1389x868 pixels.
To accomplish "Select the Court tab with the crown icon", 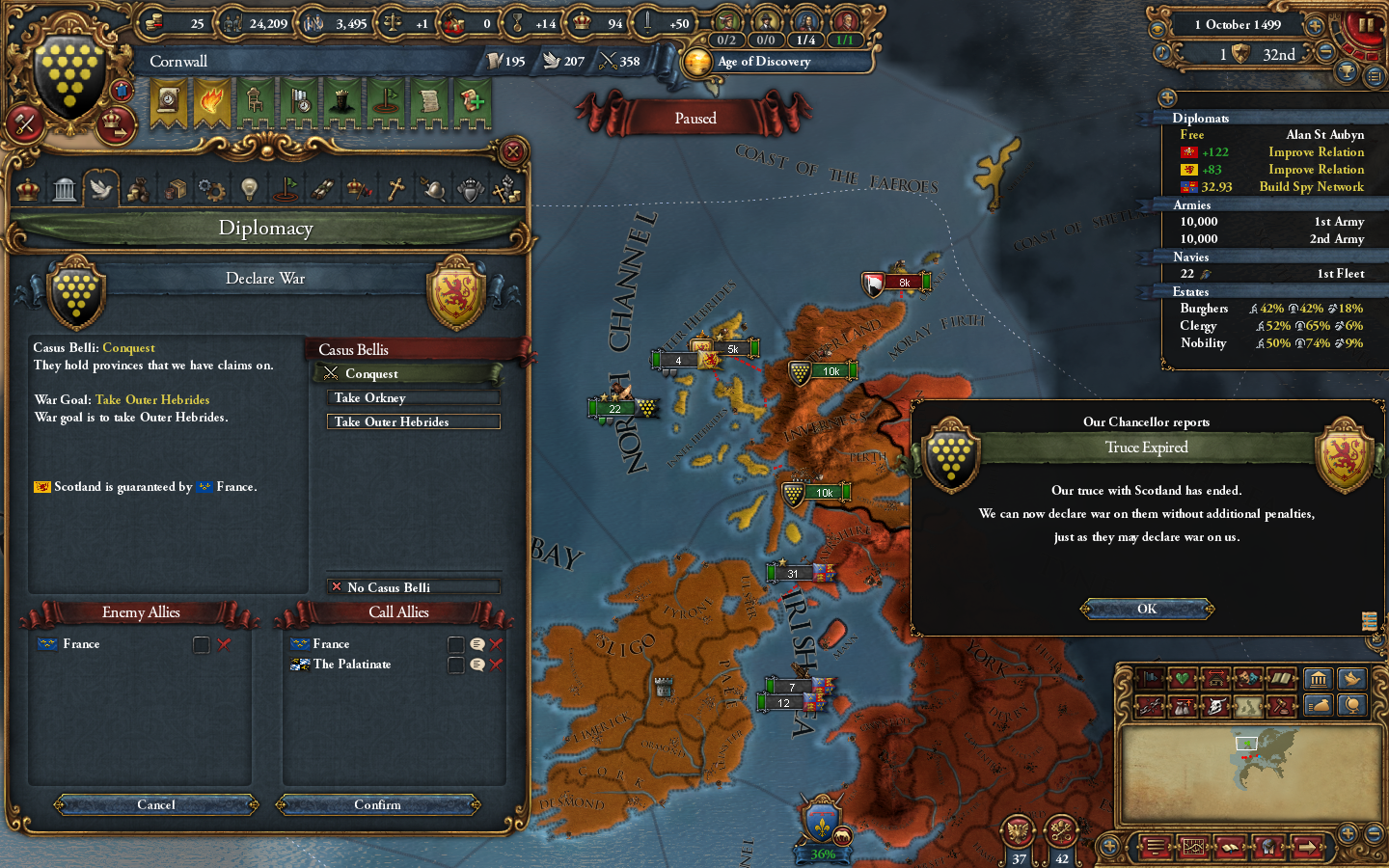I will pyautogui.click(x=27, y=188).
